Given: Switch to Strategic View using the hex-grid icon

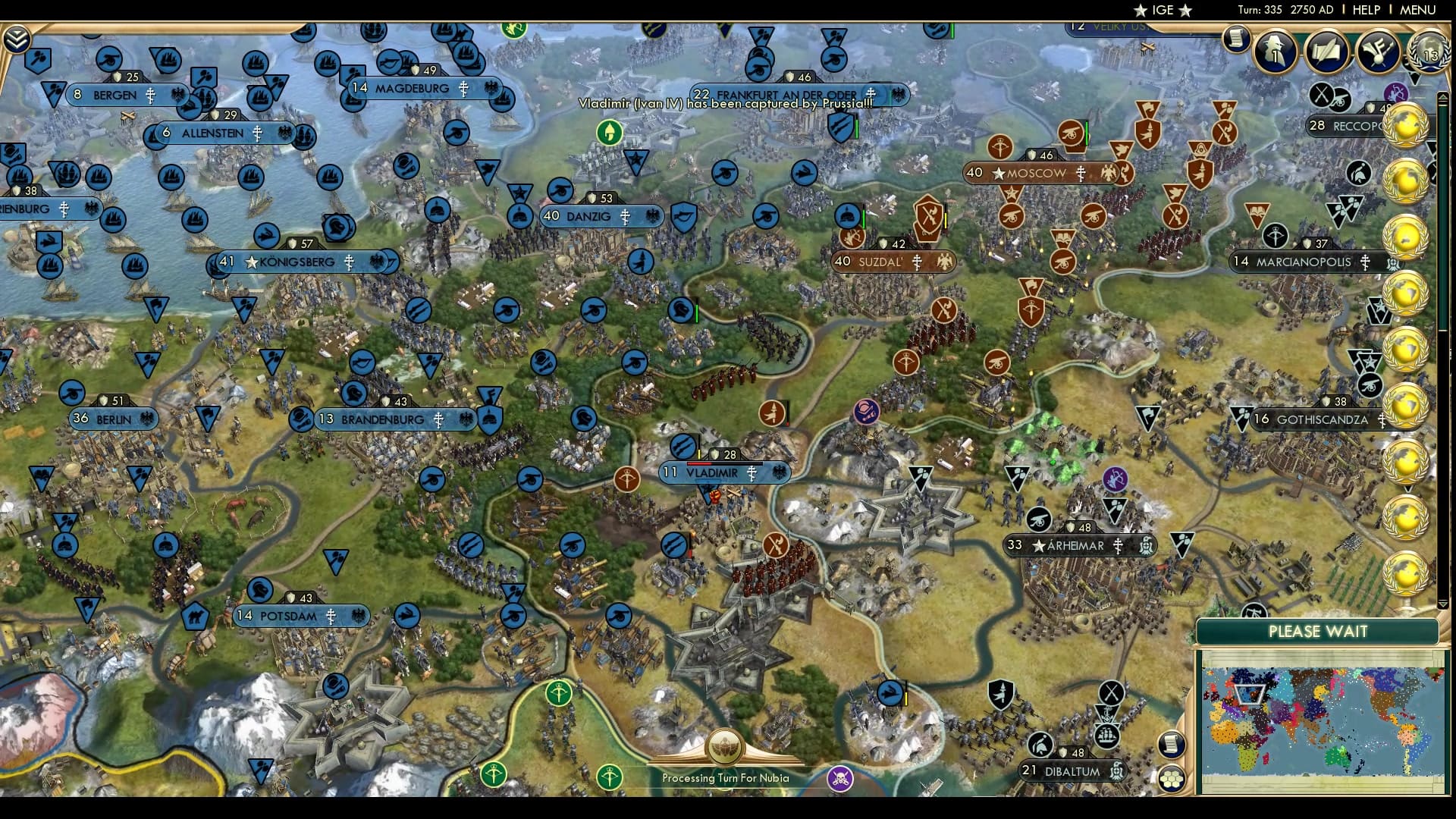Looking at the screenshot, I should (x=1172, y=779).
